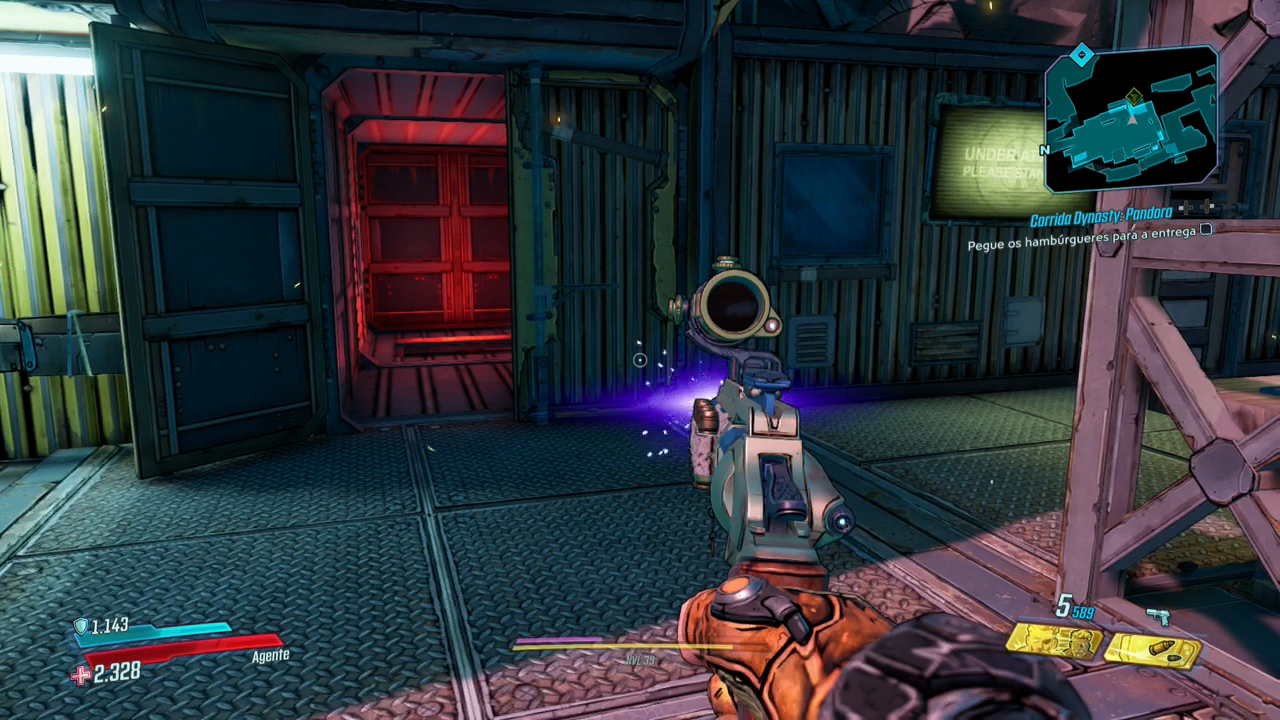The image size is (1280, 720).
Task: Toggle the hambúrgueres objective checkbox
Action: [1206, 229]
